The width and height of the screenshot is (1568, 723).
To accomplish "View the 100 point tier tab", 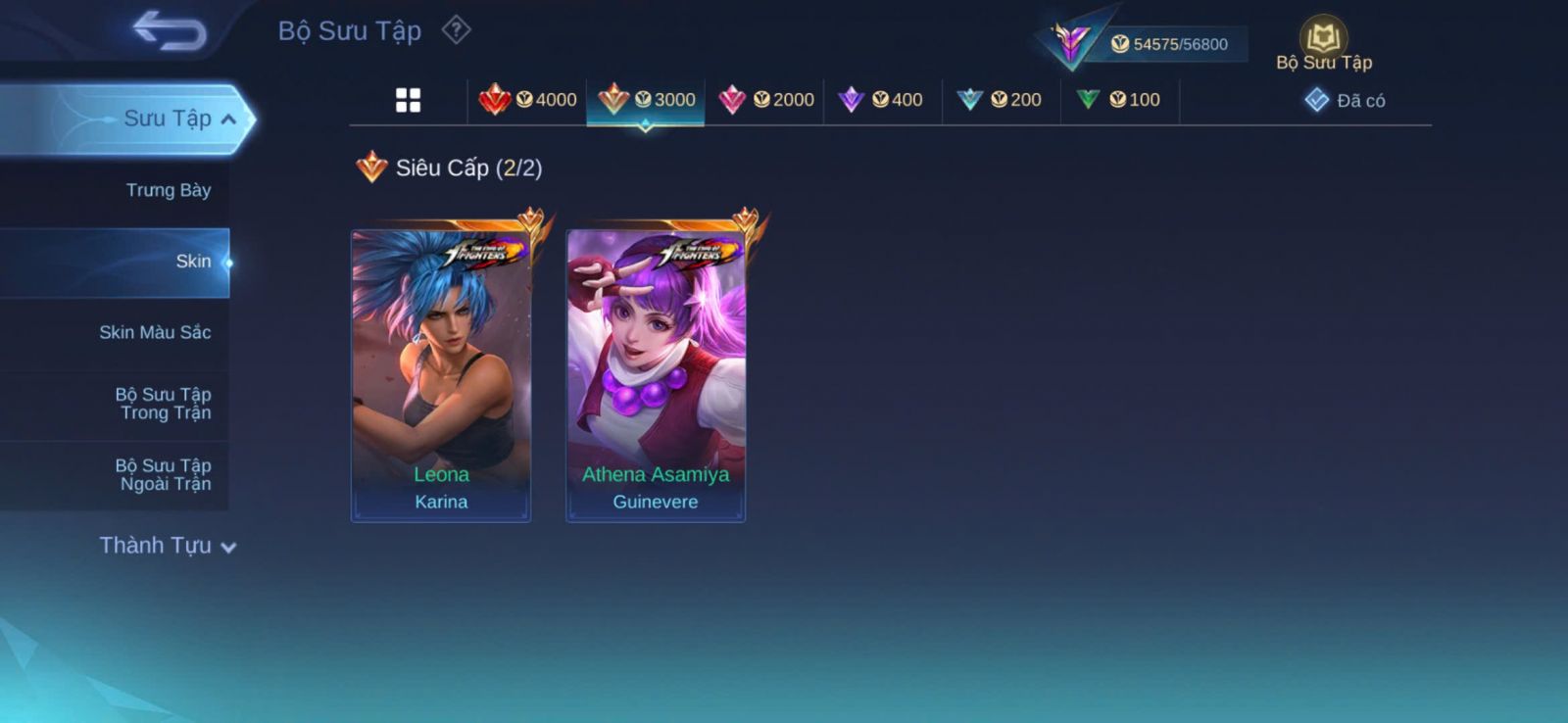I will 1119,100.
